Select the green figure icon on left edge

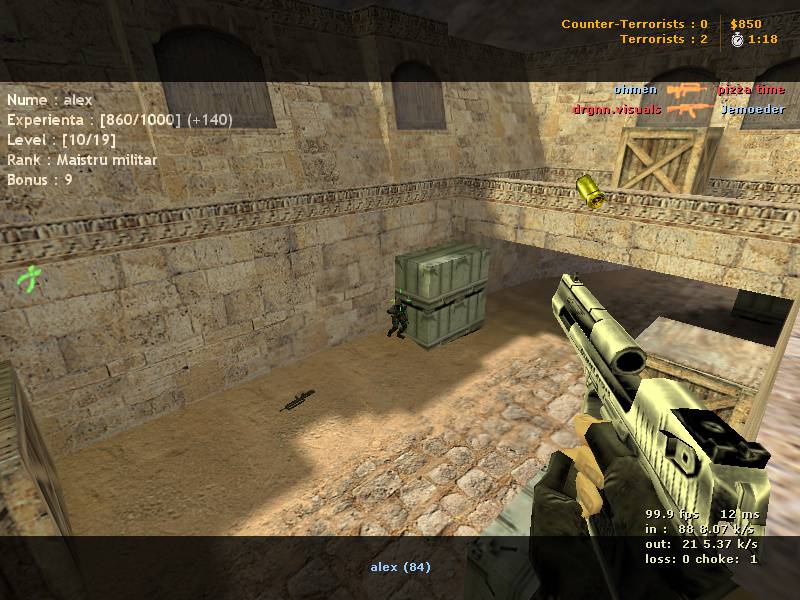click(x=30, y=277)
